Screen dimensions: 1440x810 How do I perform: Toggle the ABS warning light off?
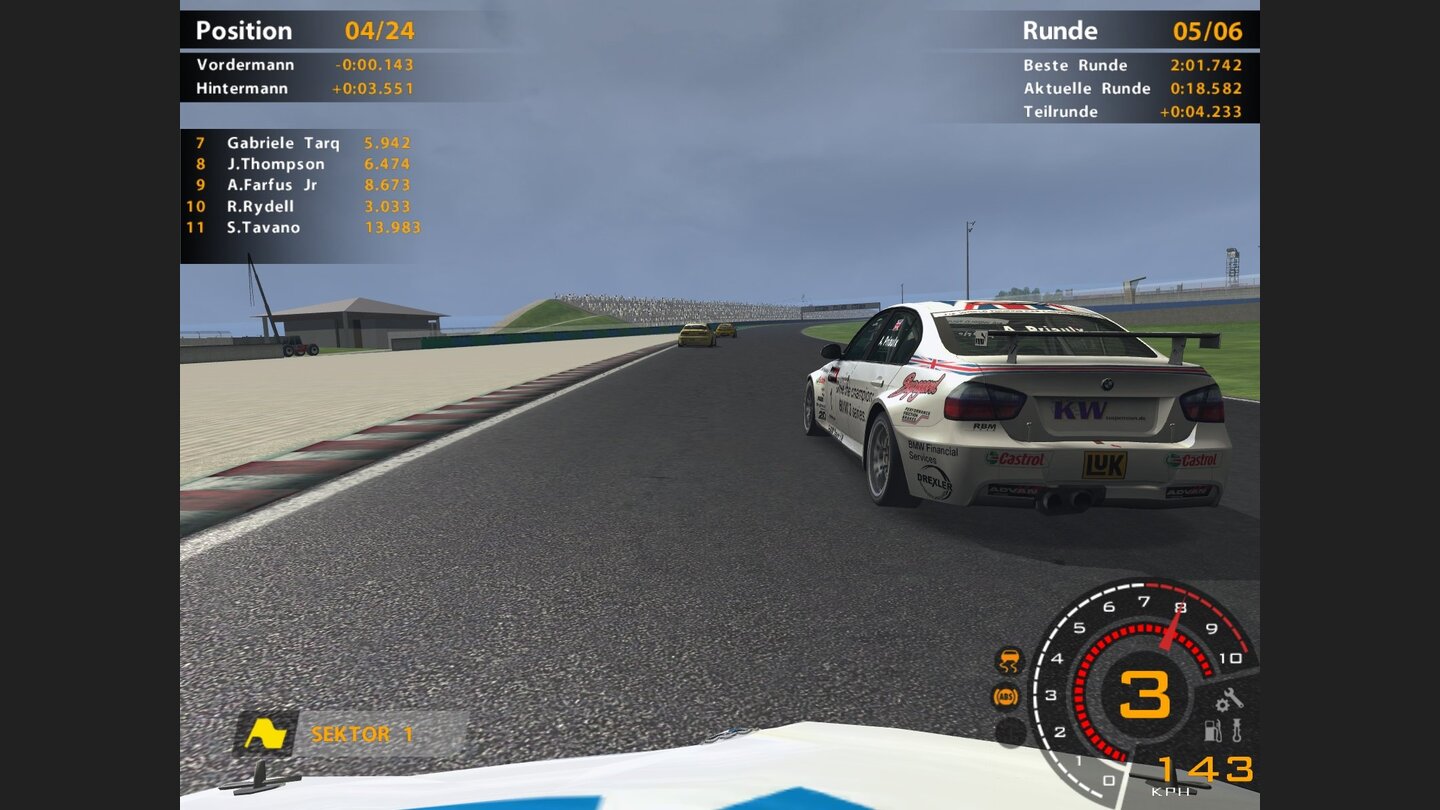1005,696
